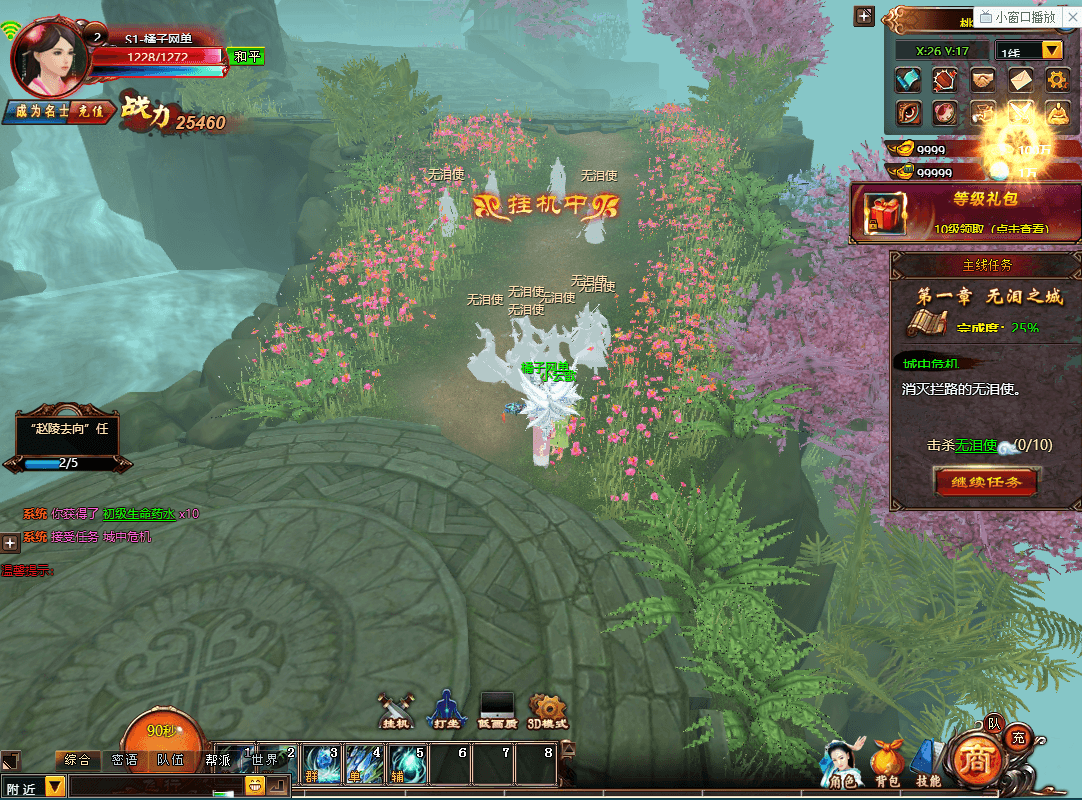Switch to 低画质 low graphics quality
Screen dimensions: 1082x800
pos(497,708)
